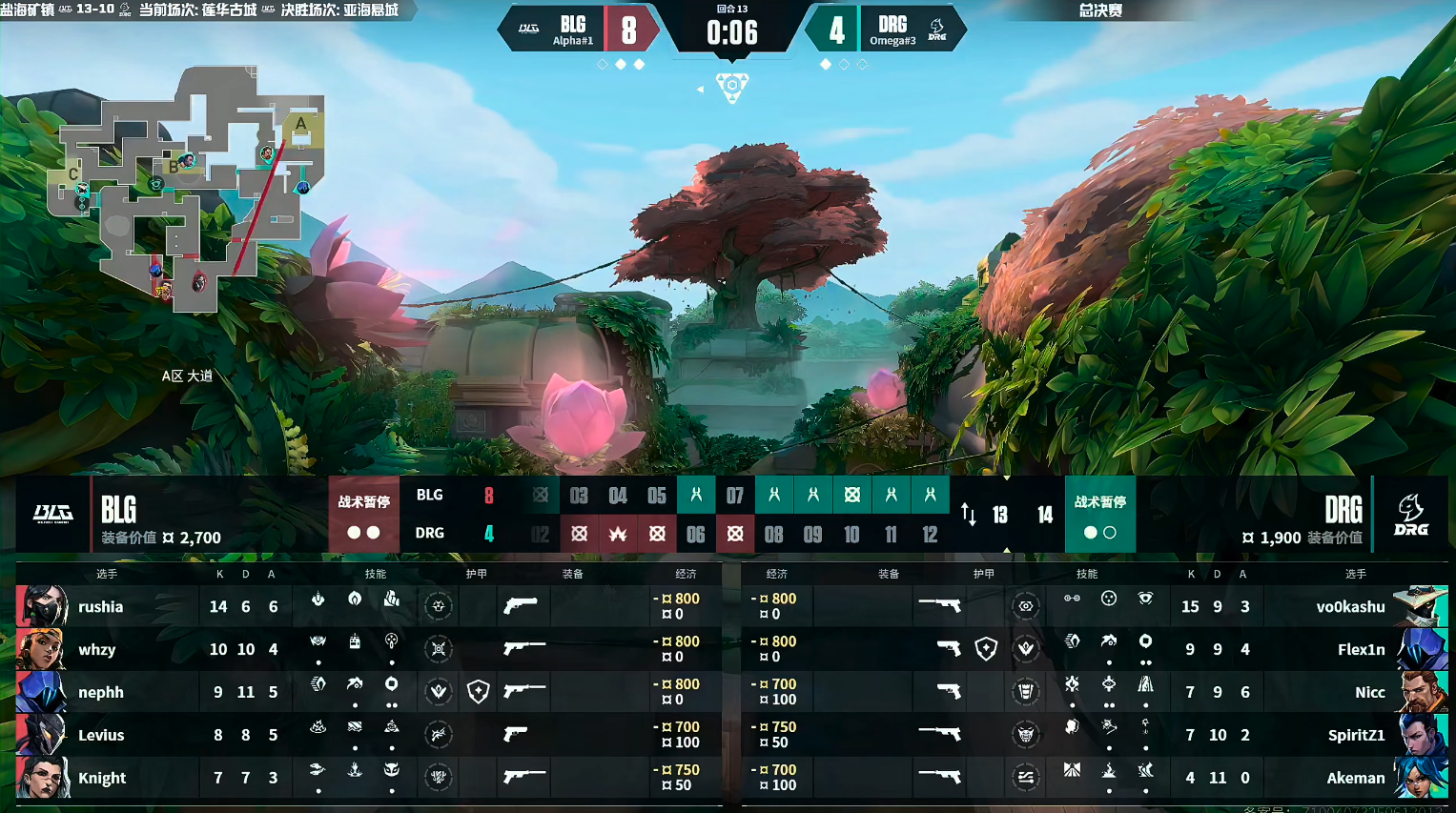Select Nicc's player portrait
The height and width of the screenshot is (813, 1456).
(1423, 692)
